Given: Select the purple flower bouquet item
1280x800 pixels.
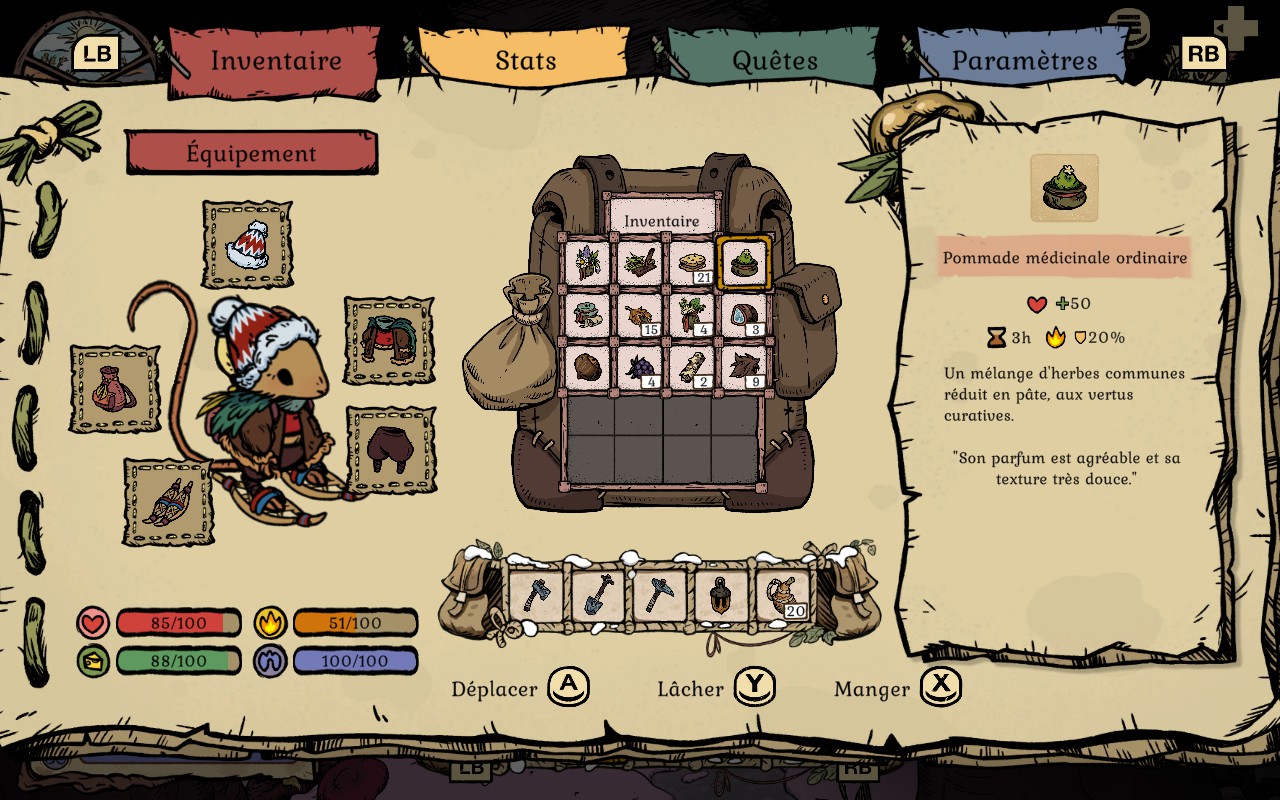Looking at the screenshot, I should coord(587,263).
